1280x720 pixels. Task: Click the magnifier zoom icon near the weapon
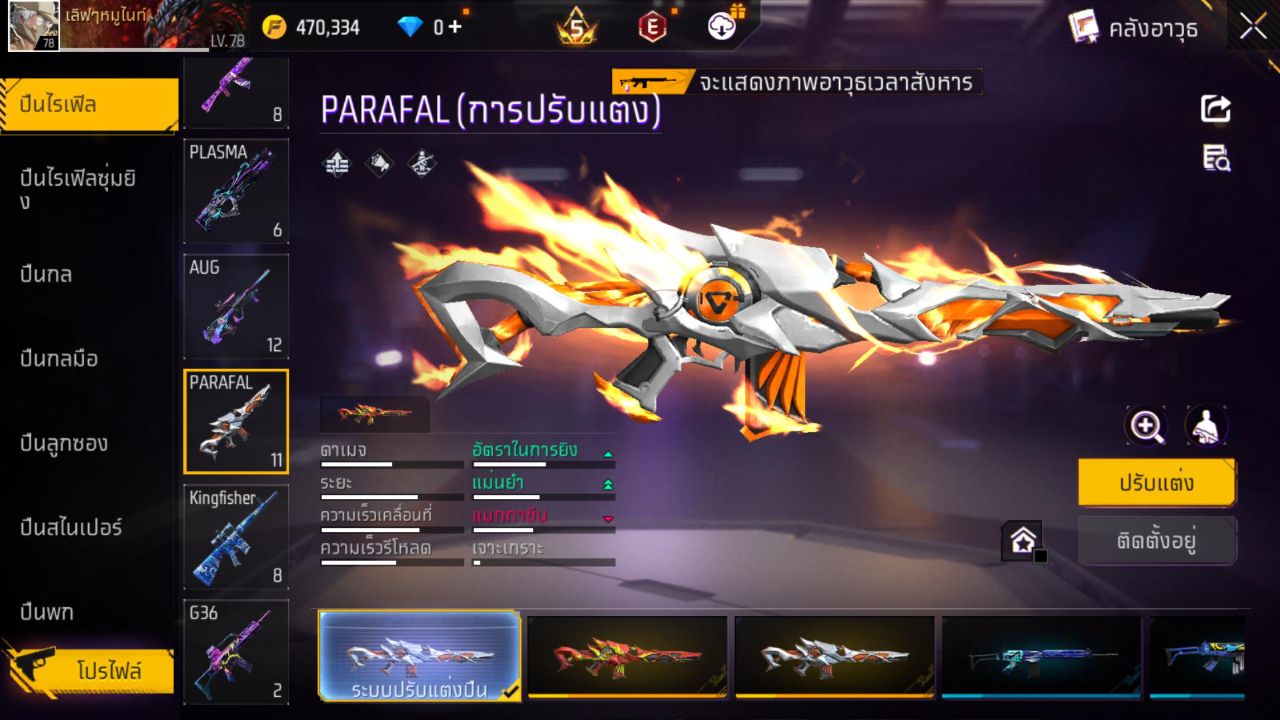point(1146,426)
